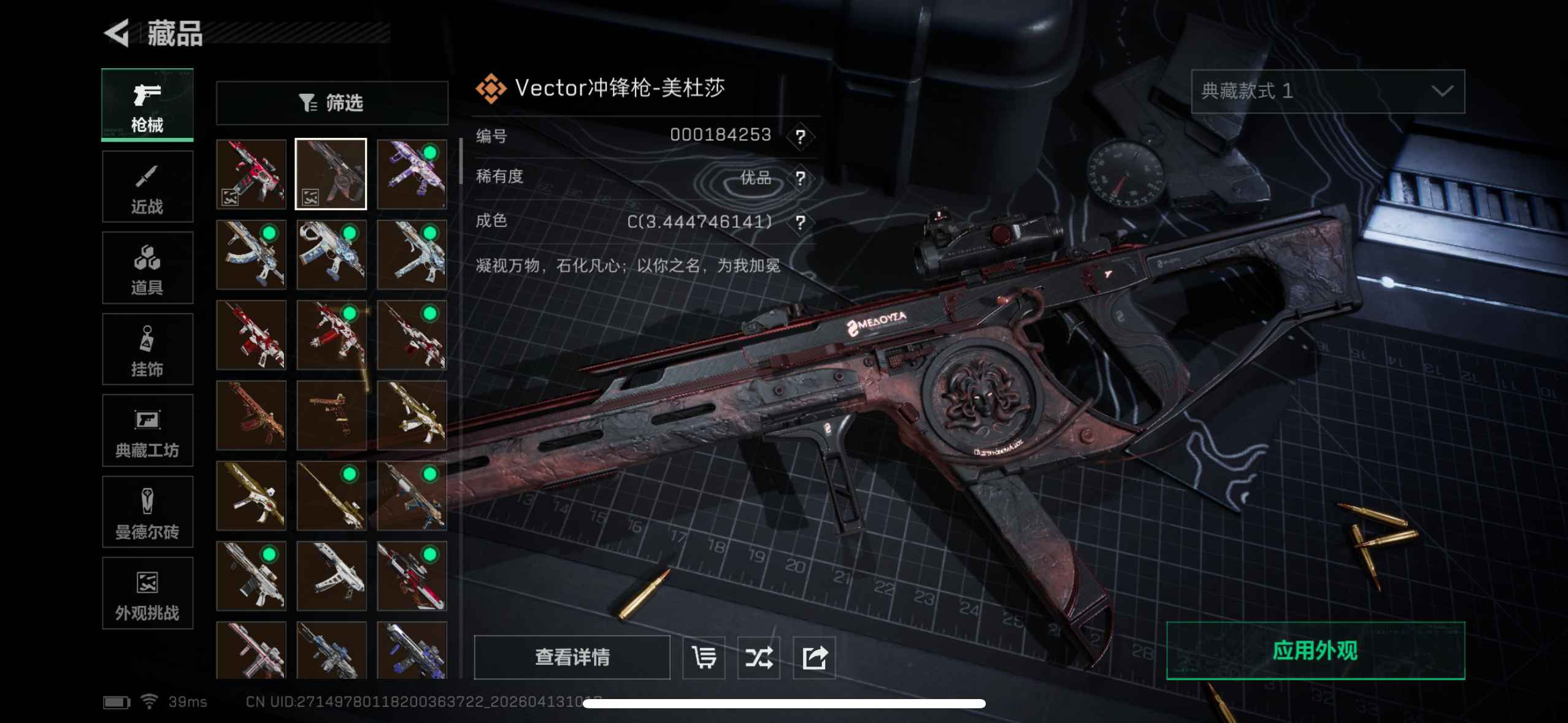Viewport: 1568px width, 723px height.
Task: Show the help tip for 编号
Action: (800, 136)
